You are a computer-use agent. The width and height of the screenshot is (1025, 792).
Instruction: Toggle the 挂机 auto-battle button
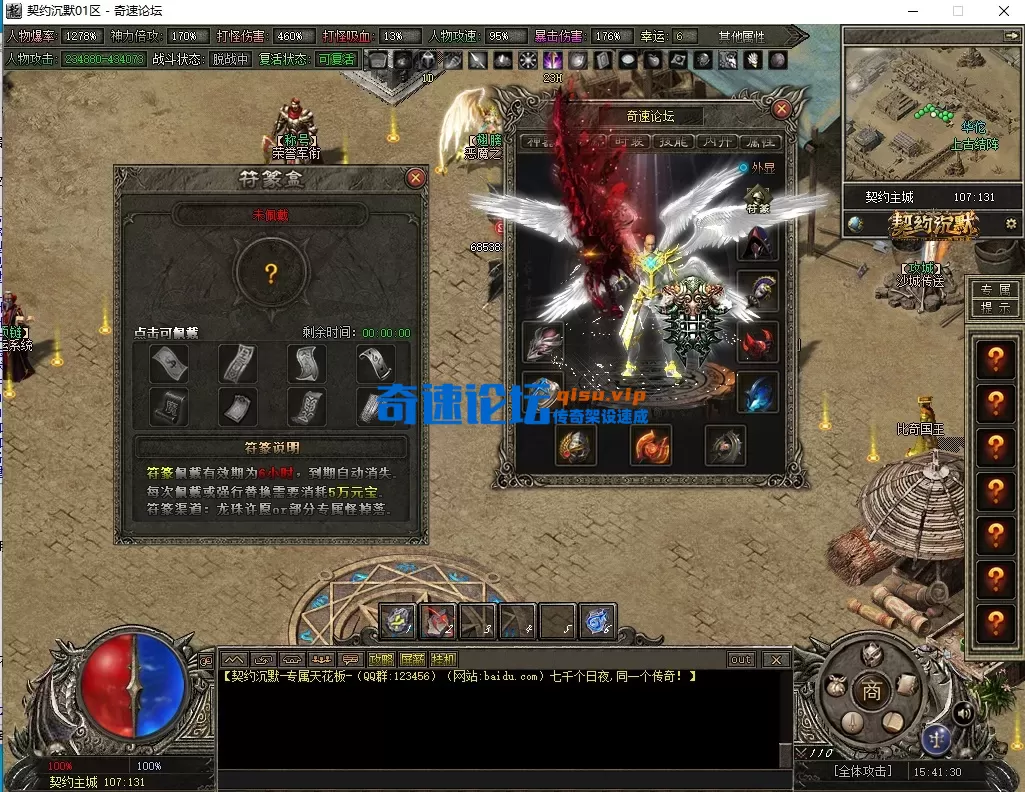click(443, 659)
